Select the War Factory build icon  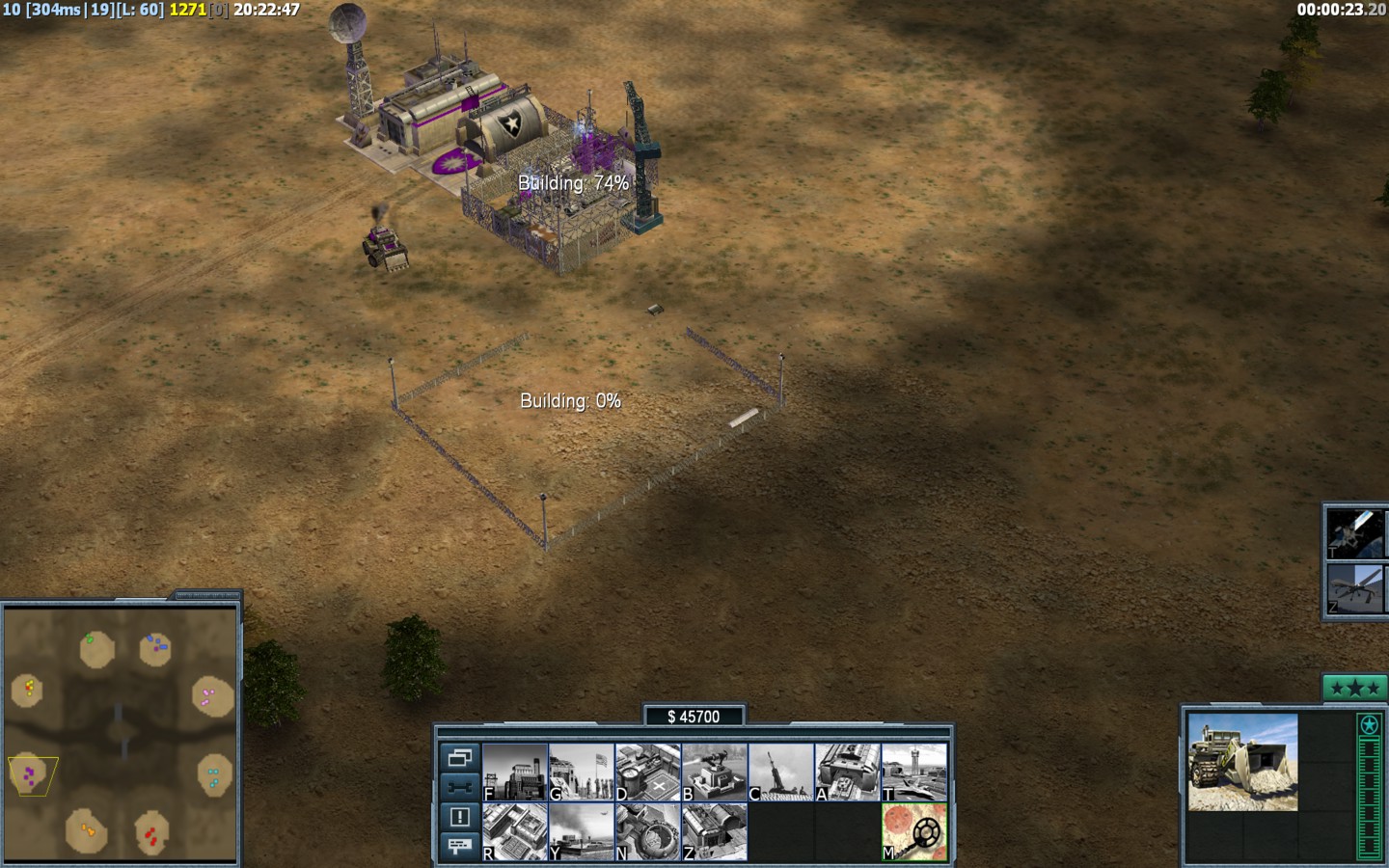click(848, 772)
